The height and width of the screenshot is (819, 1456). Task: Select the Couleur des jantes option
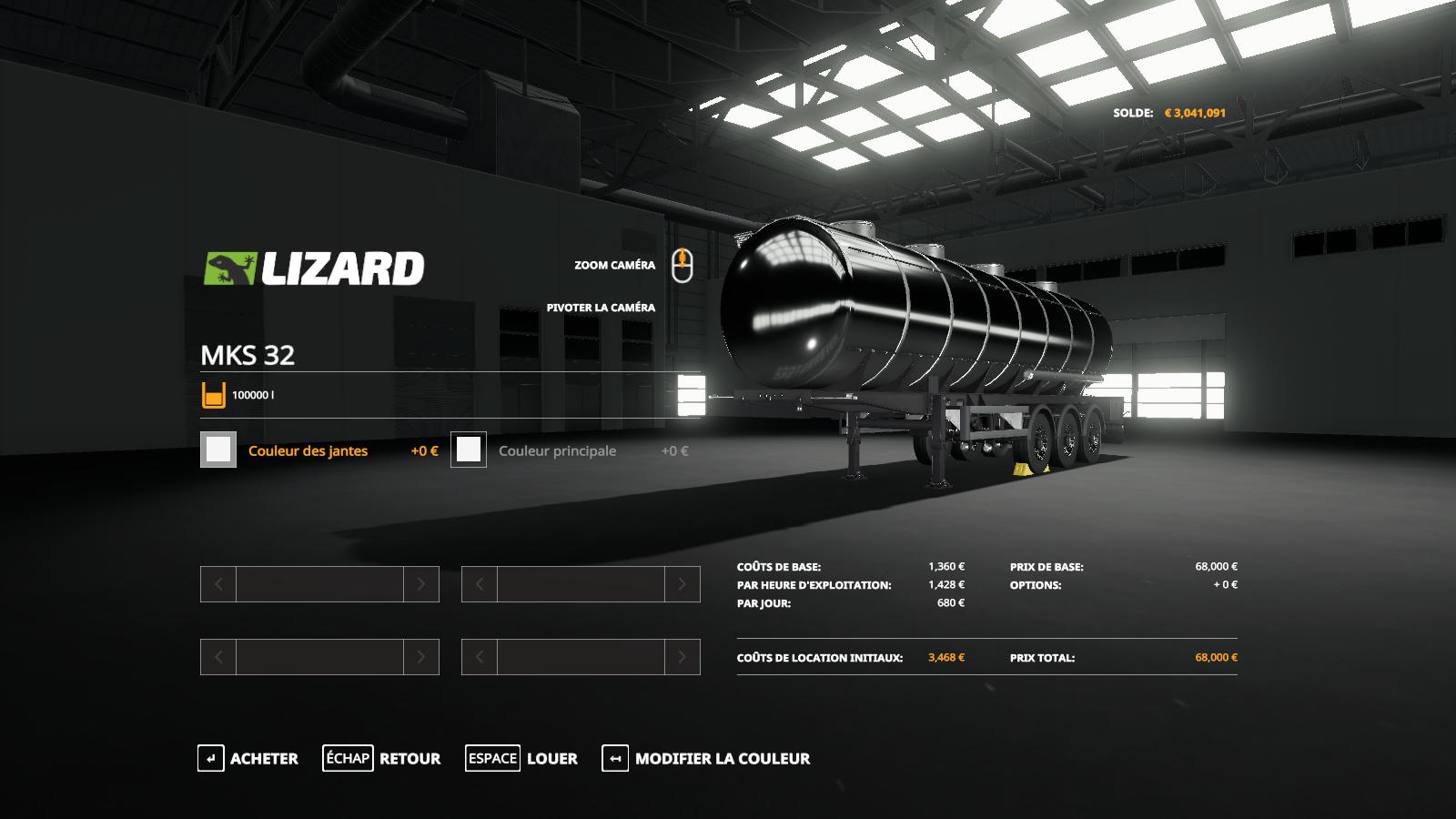tap(308, 450)
